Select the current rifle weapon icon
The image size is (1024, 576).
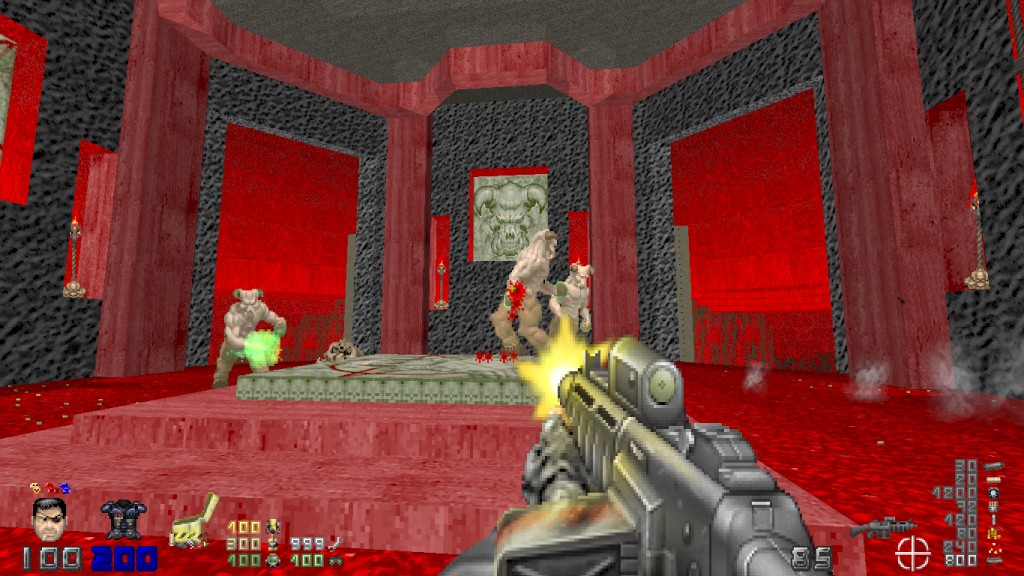click(x=882, y=528)
